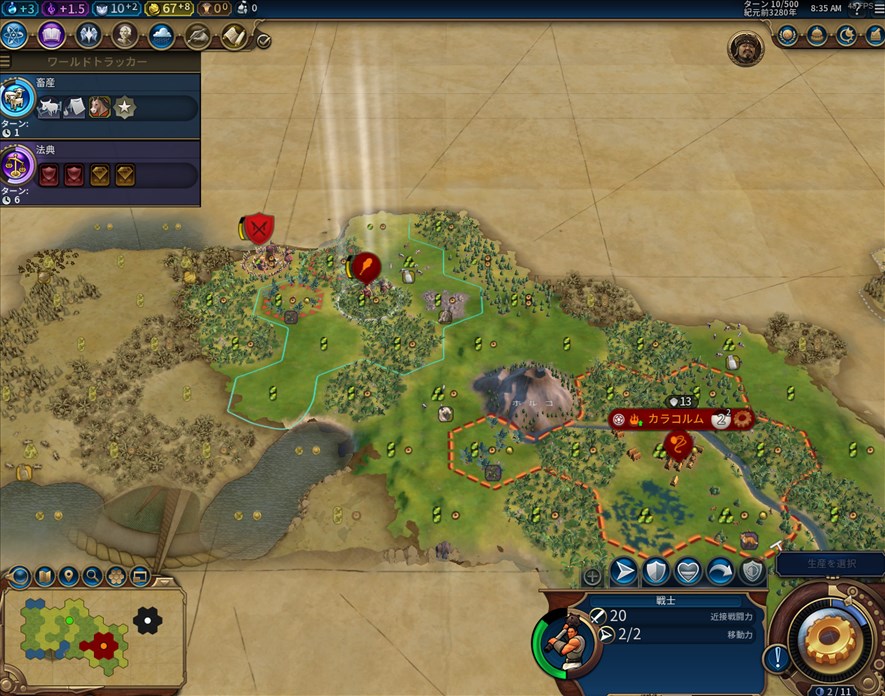Open the technology tree (atom icon)
This screenshot has width=885, height=696.
pyautogui.click(x=16, y=36)
